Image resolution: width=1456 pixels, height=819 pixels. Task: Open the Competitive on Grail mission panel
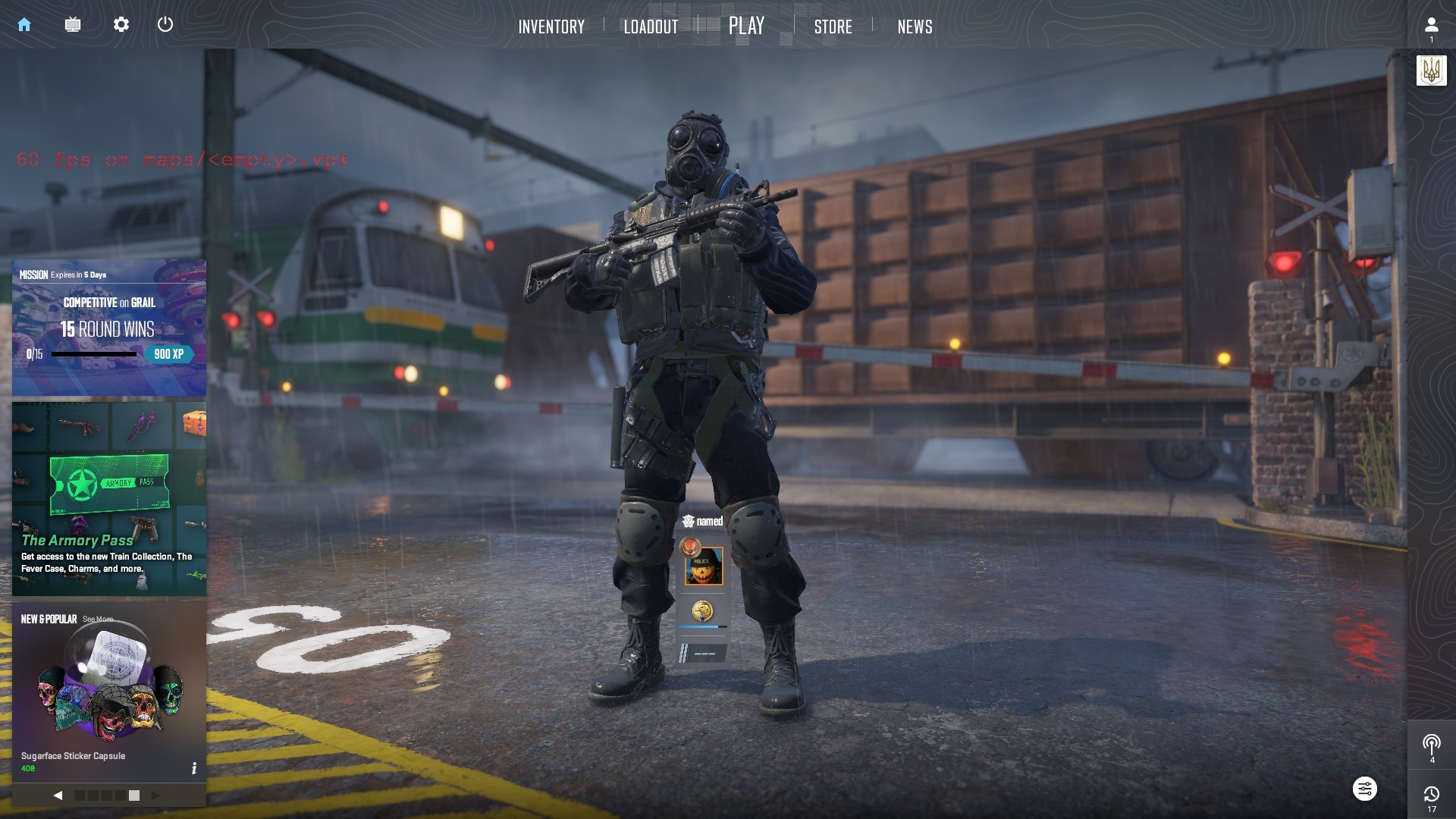click(x=109, y=328)
